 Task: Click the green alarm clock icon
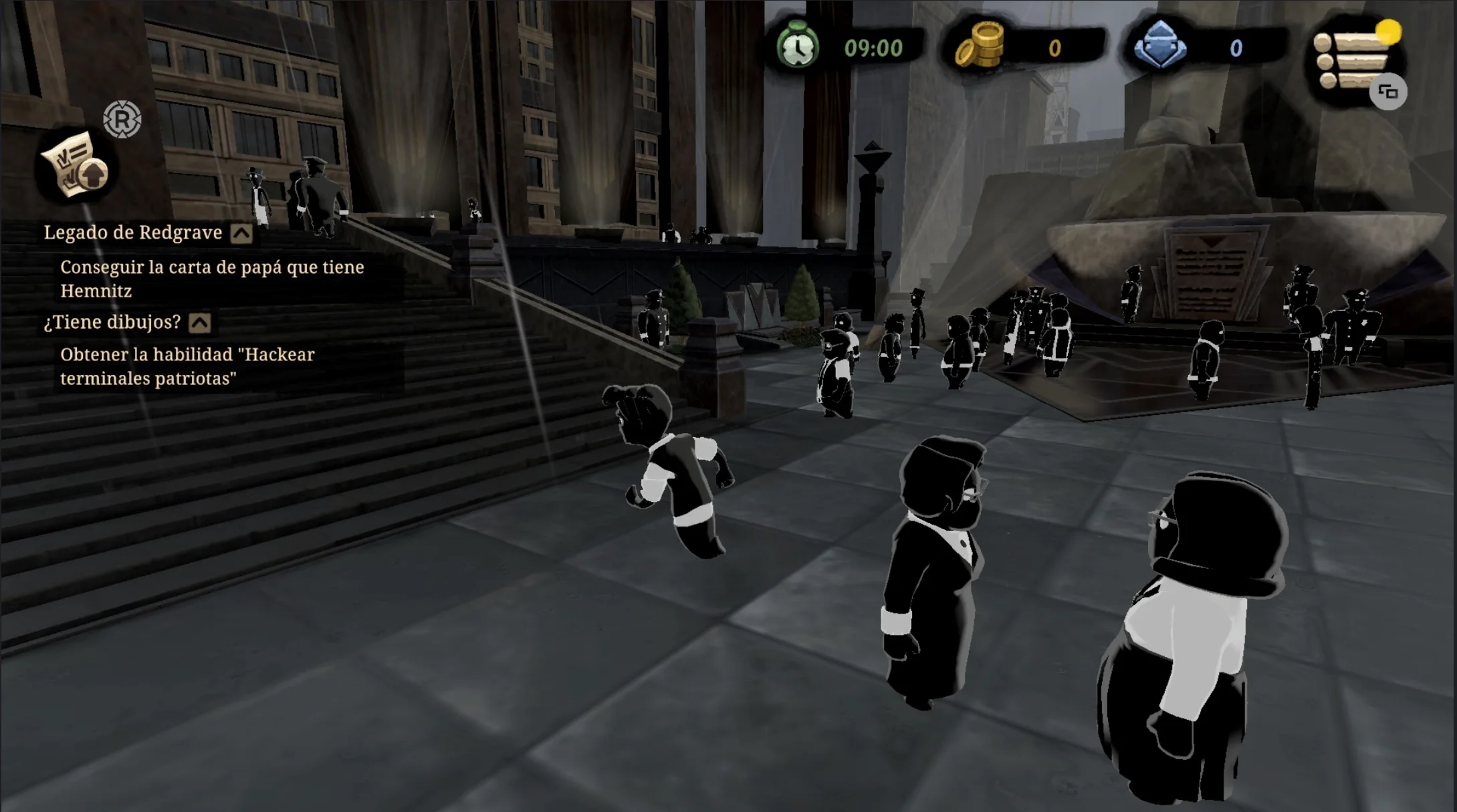click(x=798, y=45)
